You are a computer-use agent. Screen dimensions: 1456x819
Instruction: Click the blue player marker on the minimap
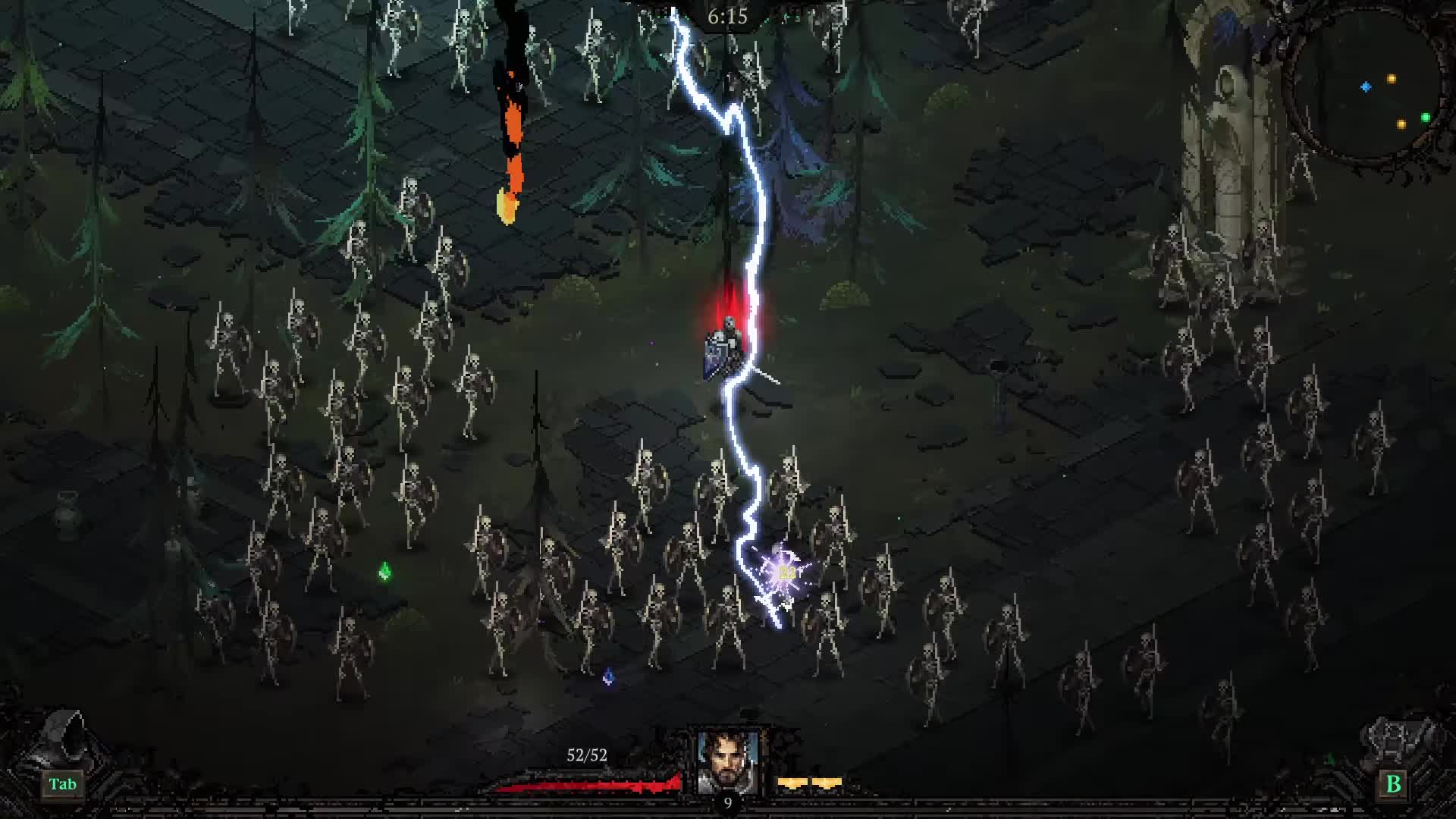pos(1366,87)
